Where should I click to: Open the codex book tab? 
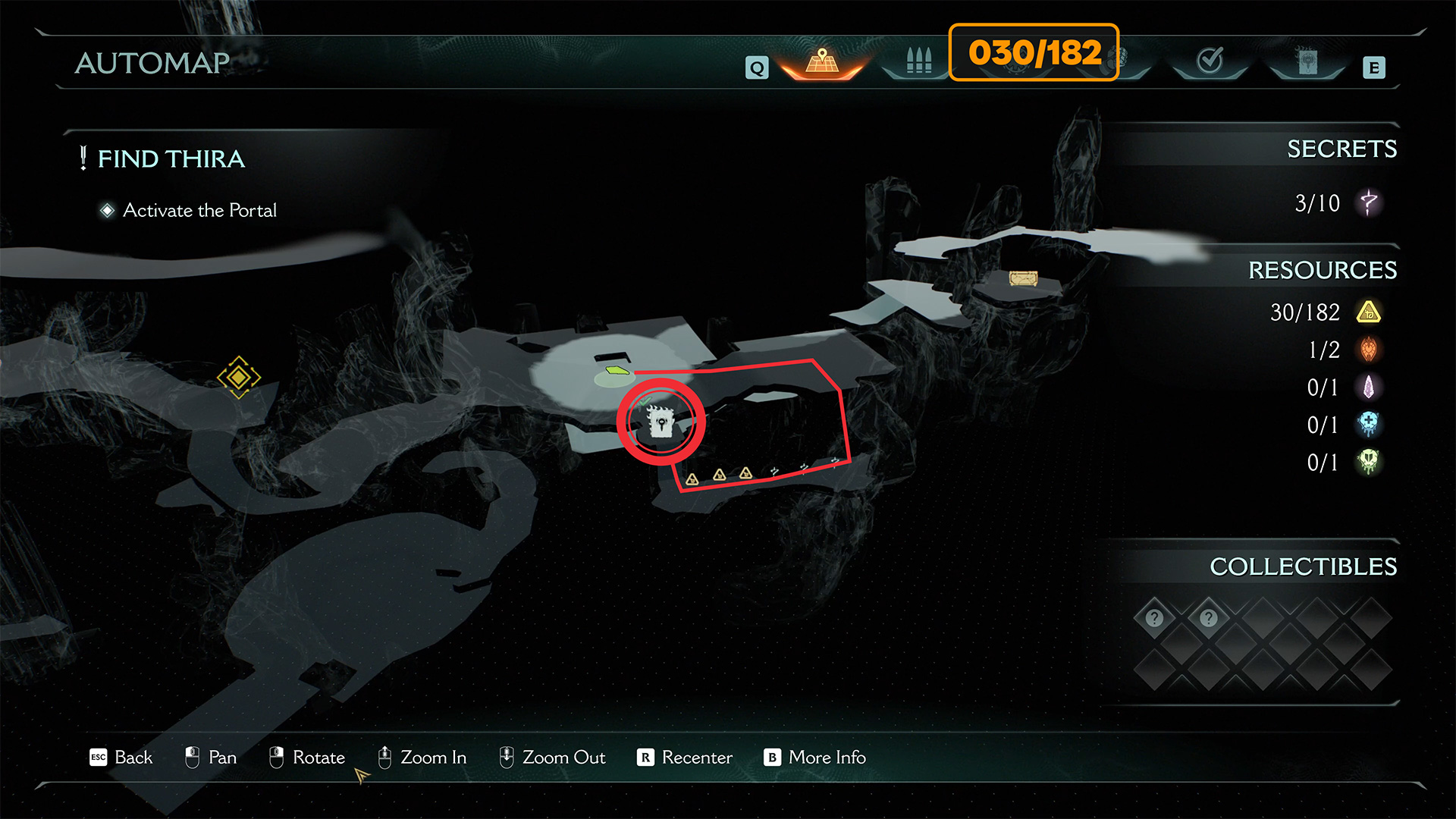[x=1307, y=61]
